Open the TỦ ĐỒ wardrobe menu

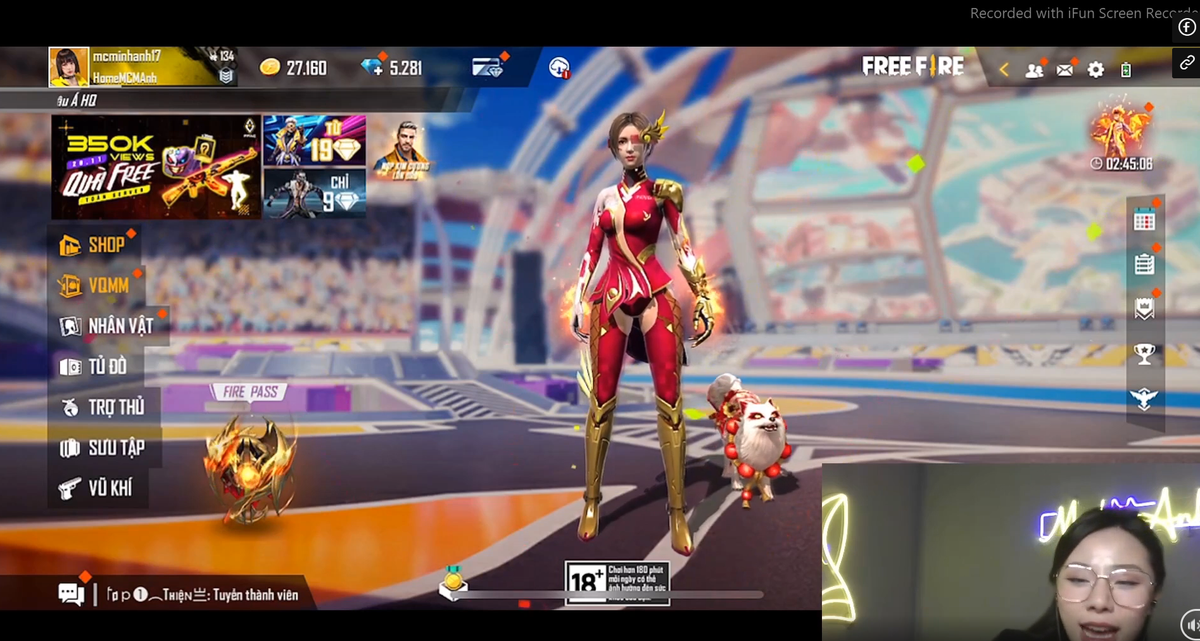coord(94,367)
